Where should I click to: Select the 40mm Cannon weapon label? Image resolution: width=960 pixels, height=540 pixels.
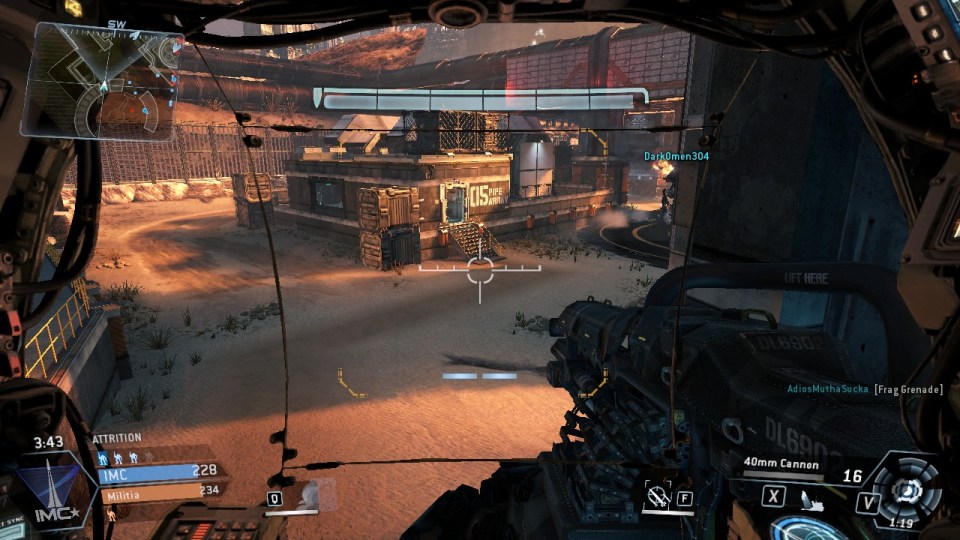781,464
